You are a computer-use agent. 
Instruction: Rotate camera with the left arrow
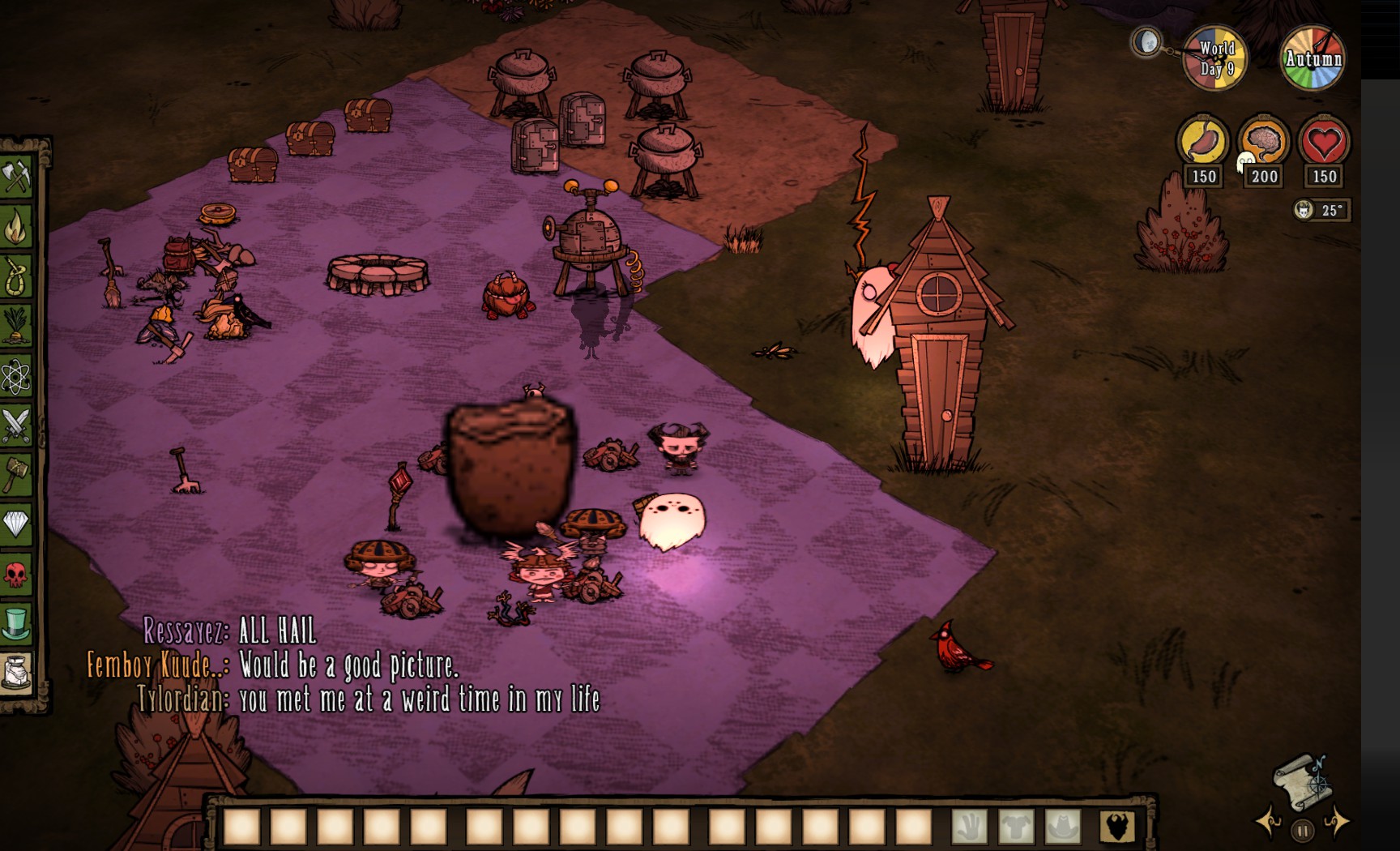[x=1269, y=822]
